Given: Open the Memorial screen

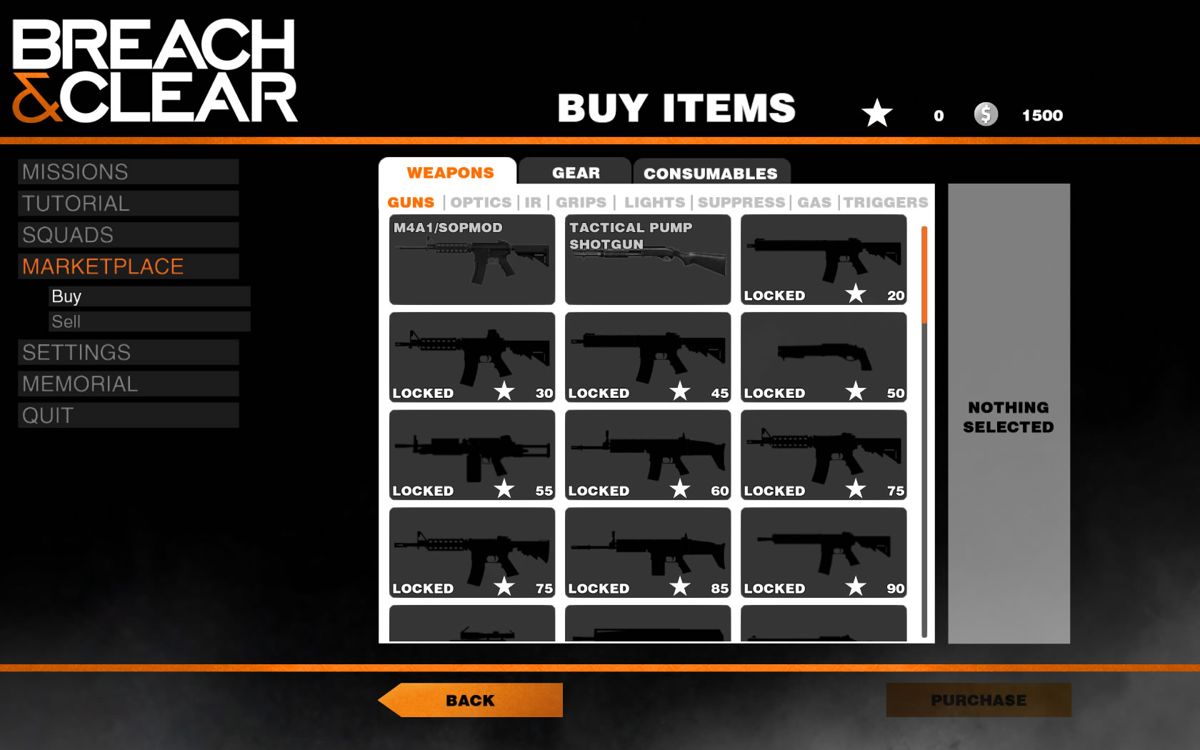Looking at the screenshot, I should pyautogui.click(x=128, y=384).
